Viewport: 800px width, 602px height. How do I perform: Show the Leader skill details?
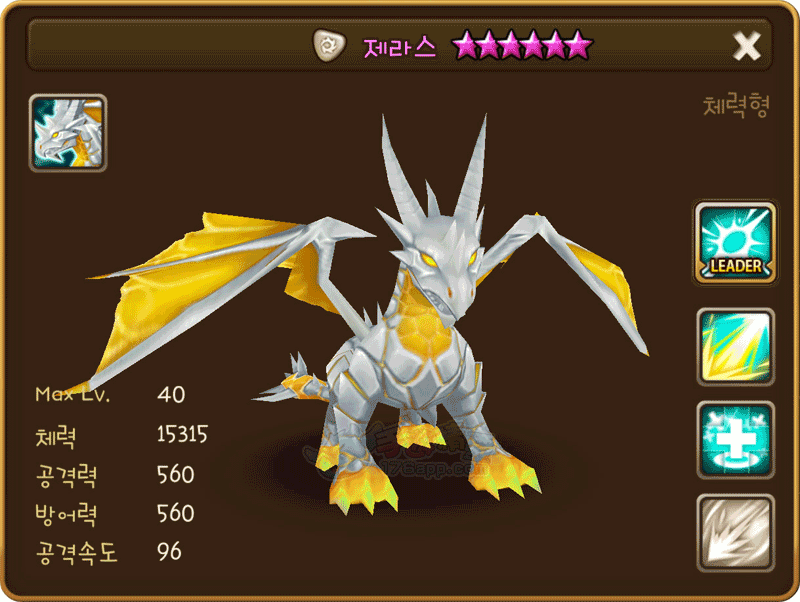(735, 241)
